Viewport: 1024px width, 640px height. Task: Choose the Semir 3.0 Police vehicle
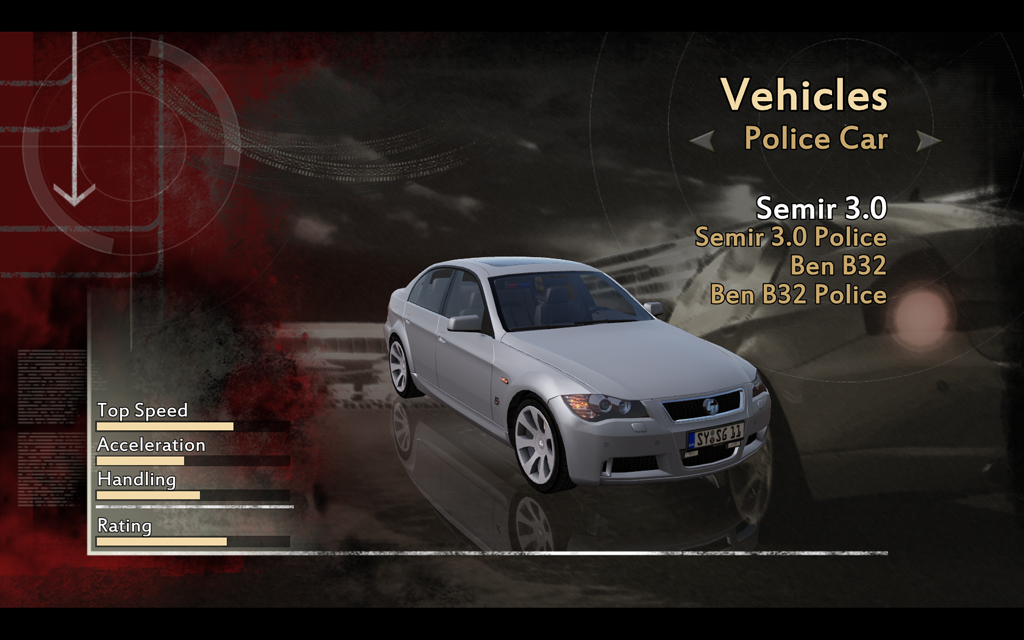790,237
